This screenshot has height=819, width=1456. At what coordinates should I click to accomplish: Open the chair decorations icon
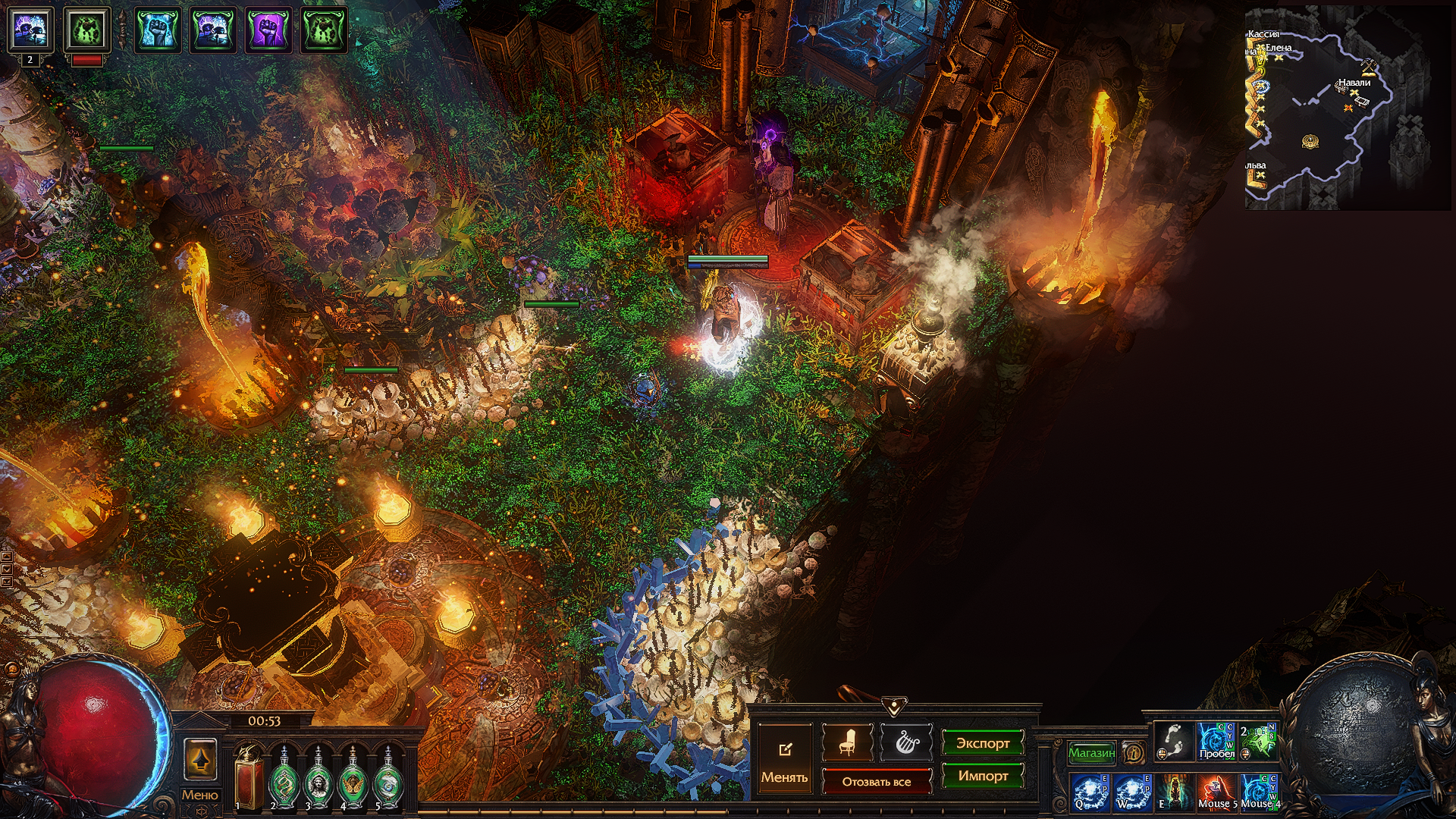click(847, 742)
